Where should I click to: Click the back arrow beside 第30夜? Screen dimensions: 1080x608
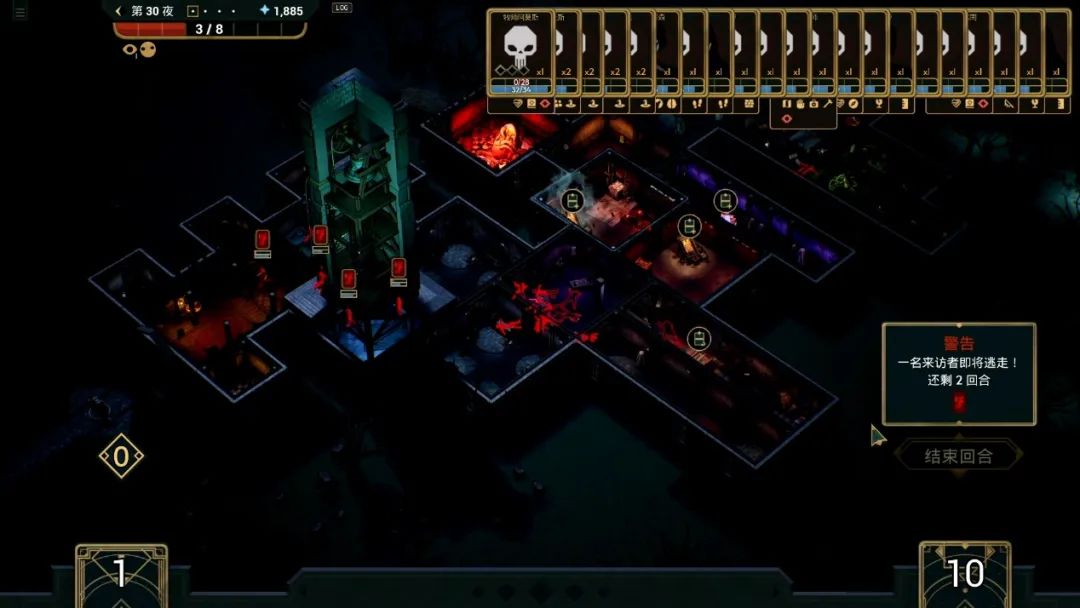[x=119, y=11]
